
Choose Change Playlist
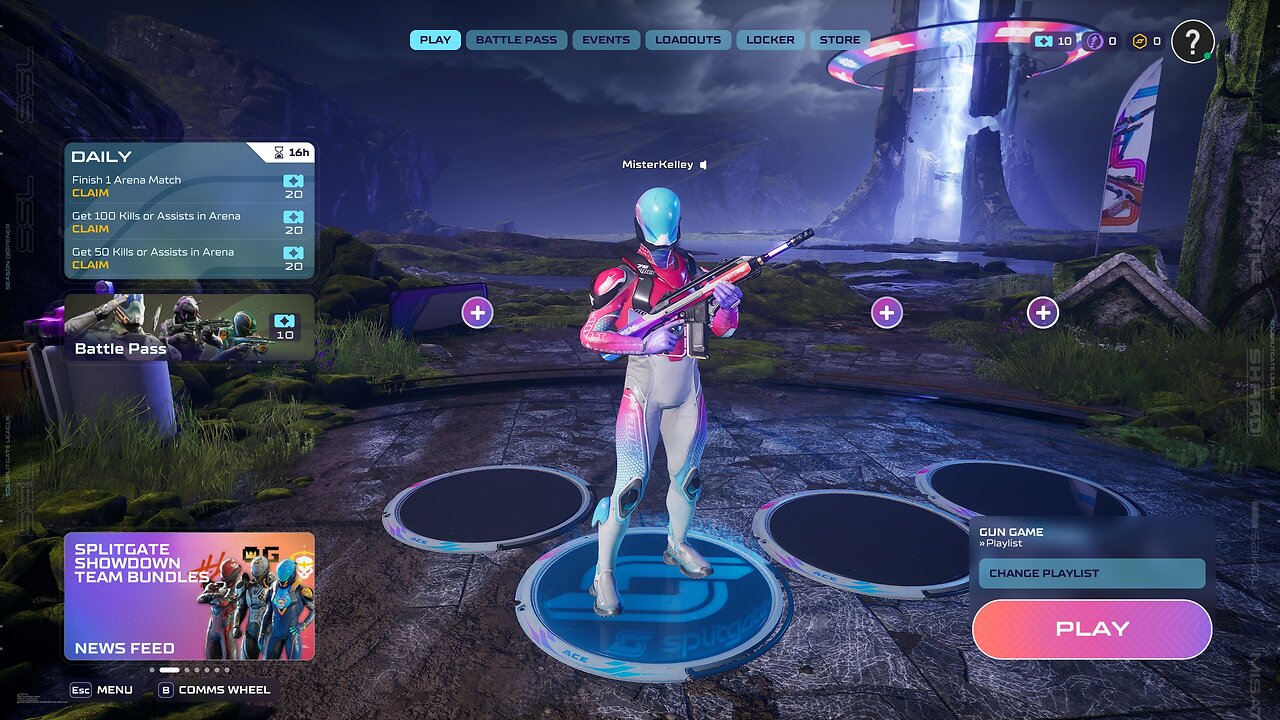click(1092, 573)
